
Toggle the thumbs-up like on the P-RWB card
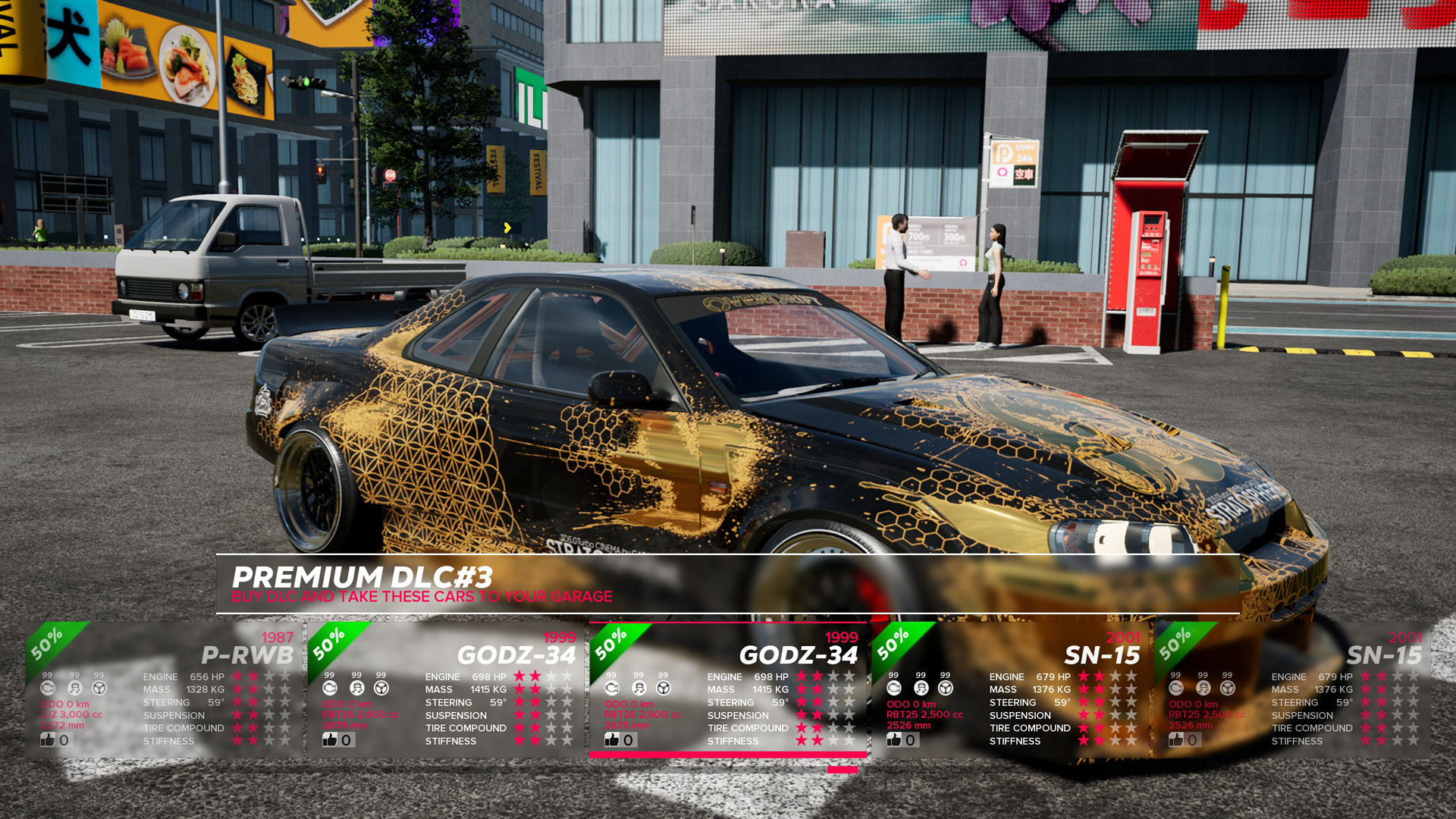(x=48, y=740)
